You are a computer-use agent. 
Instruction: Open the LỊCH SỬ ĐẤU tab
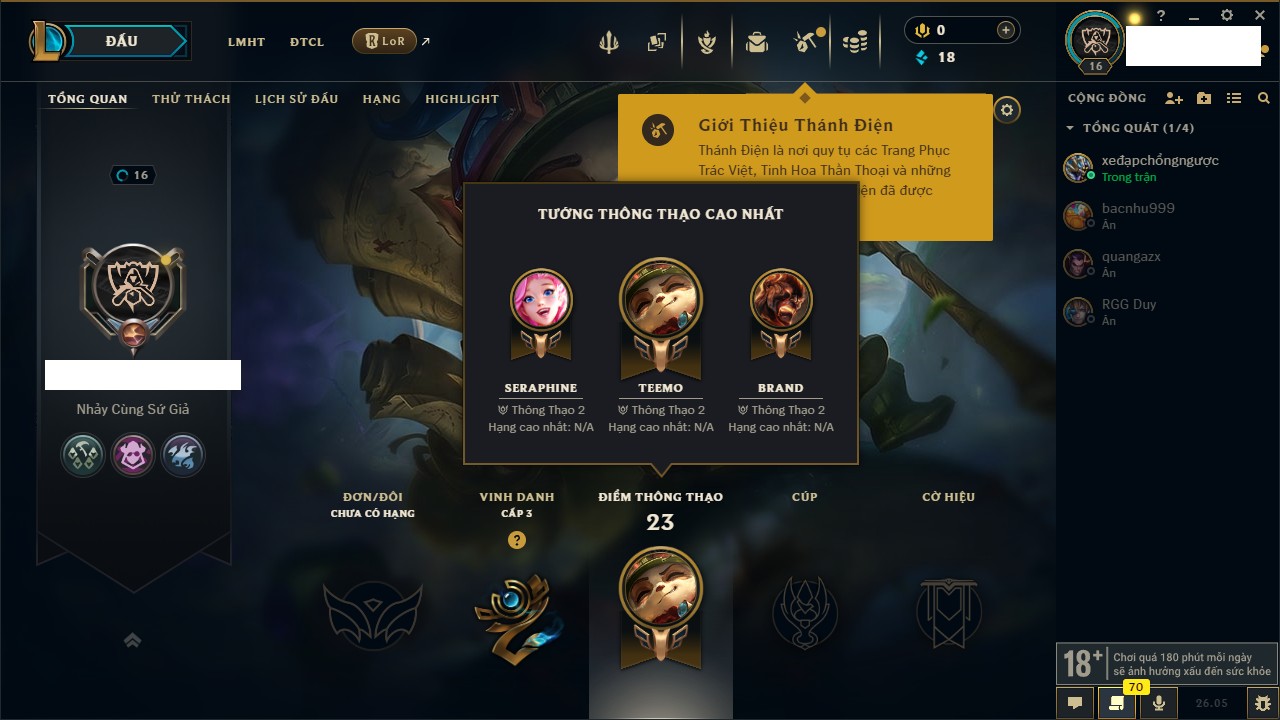296,99
